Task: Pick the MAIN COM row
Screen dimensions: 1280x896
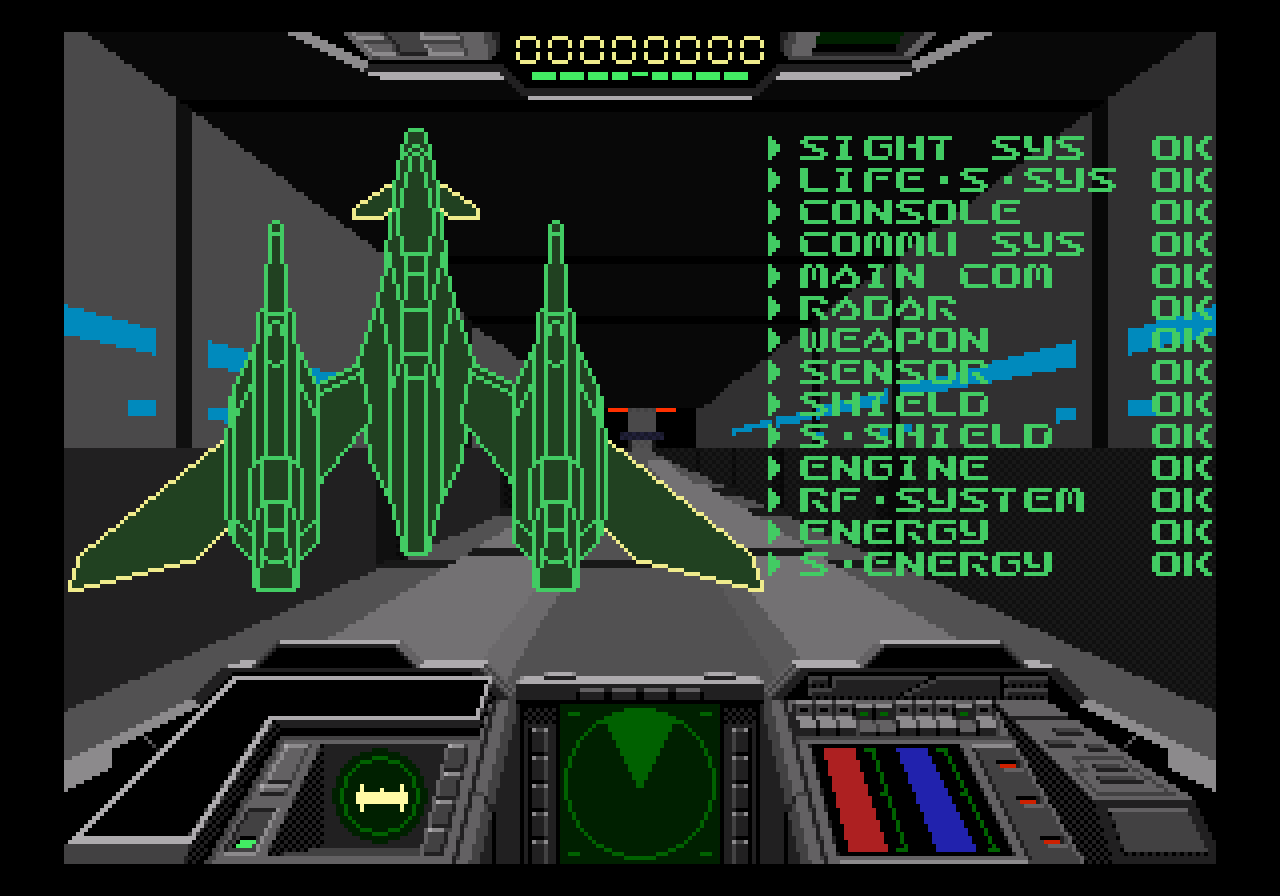Action: [925, 277]
